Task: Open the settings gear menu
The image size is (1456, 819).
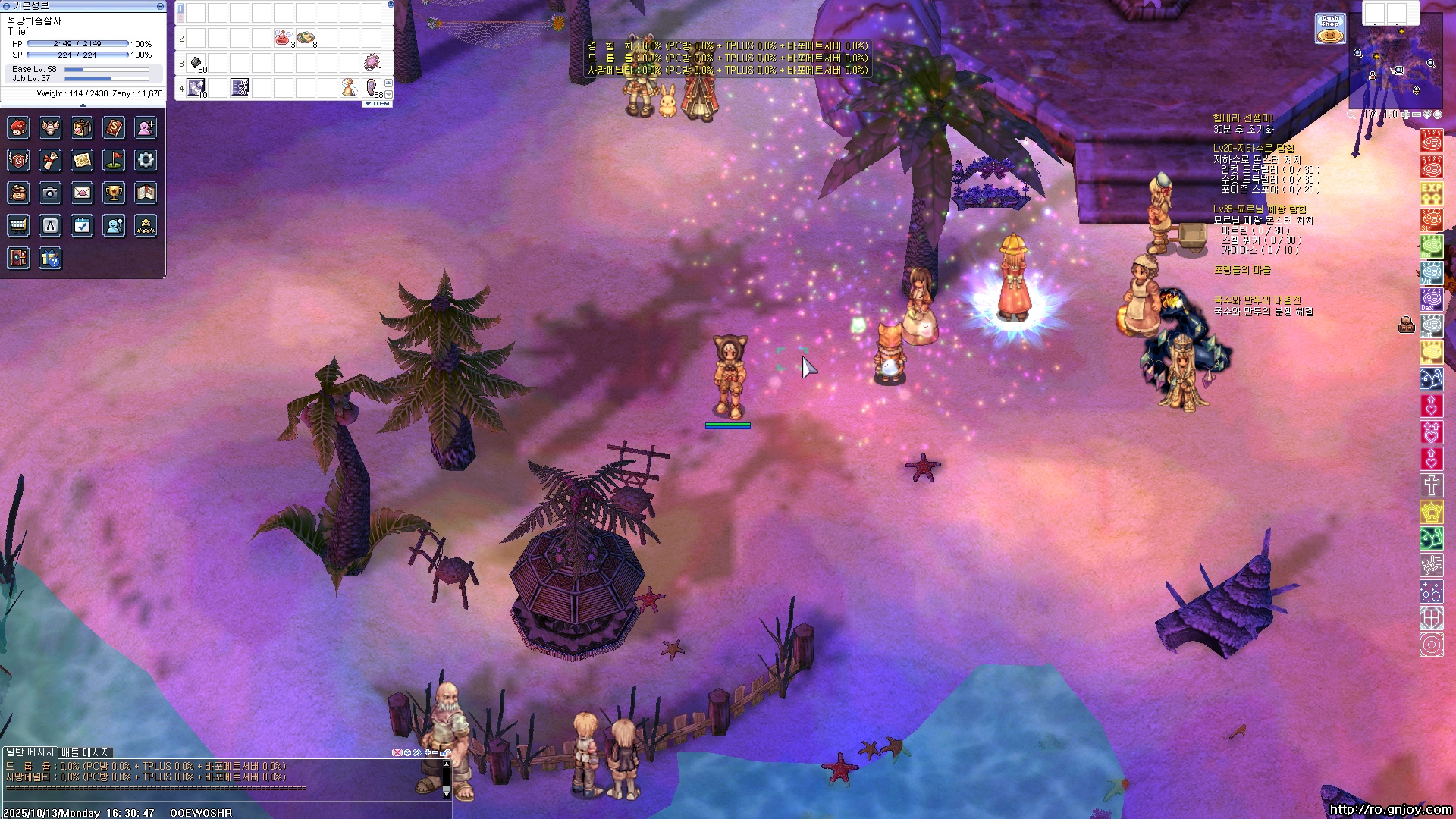Action: pyautogui.click(x=146, y=160)
